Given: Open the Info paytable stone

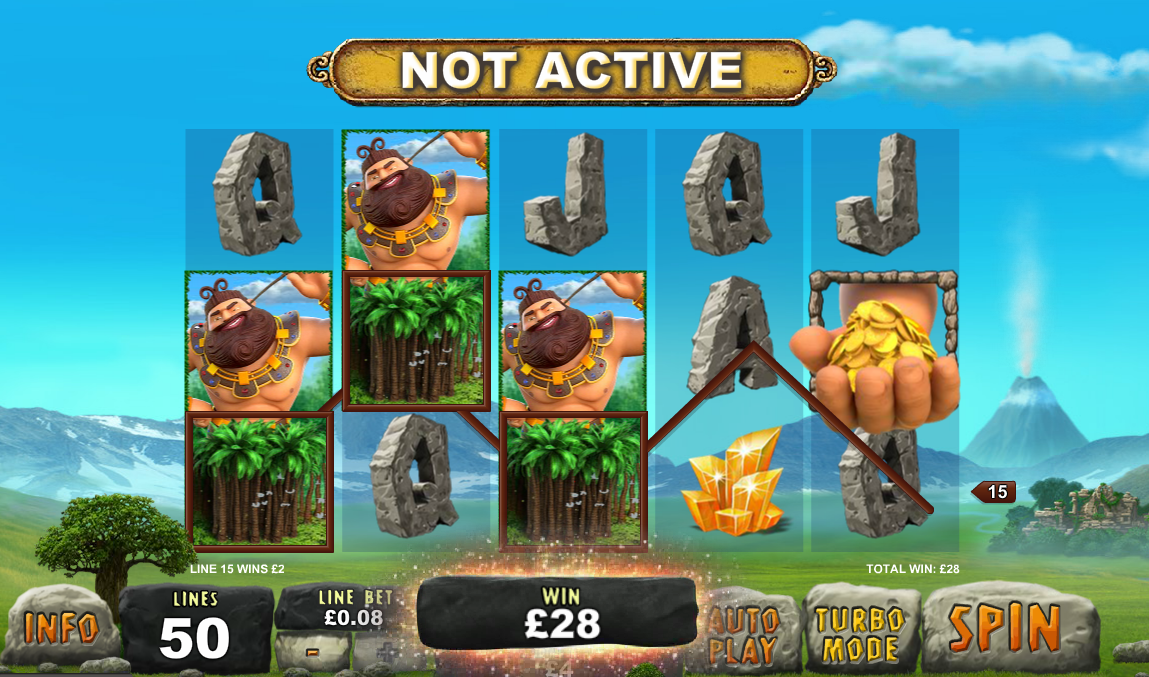Looking at the screenshot, I should [x=61, y=627].
